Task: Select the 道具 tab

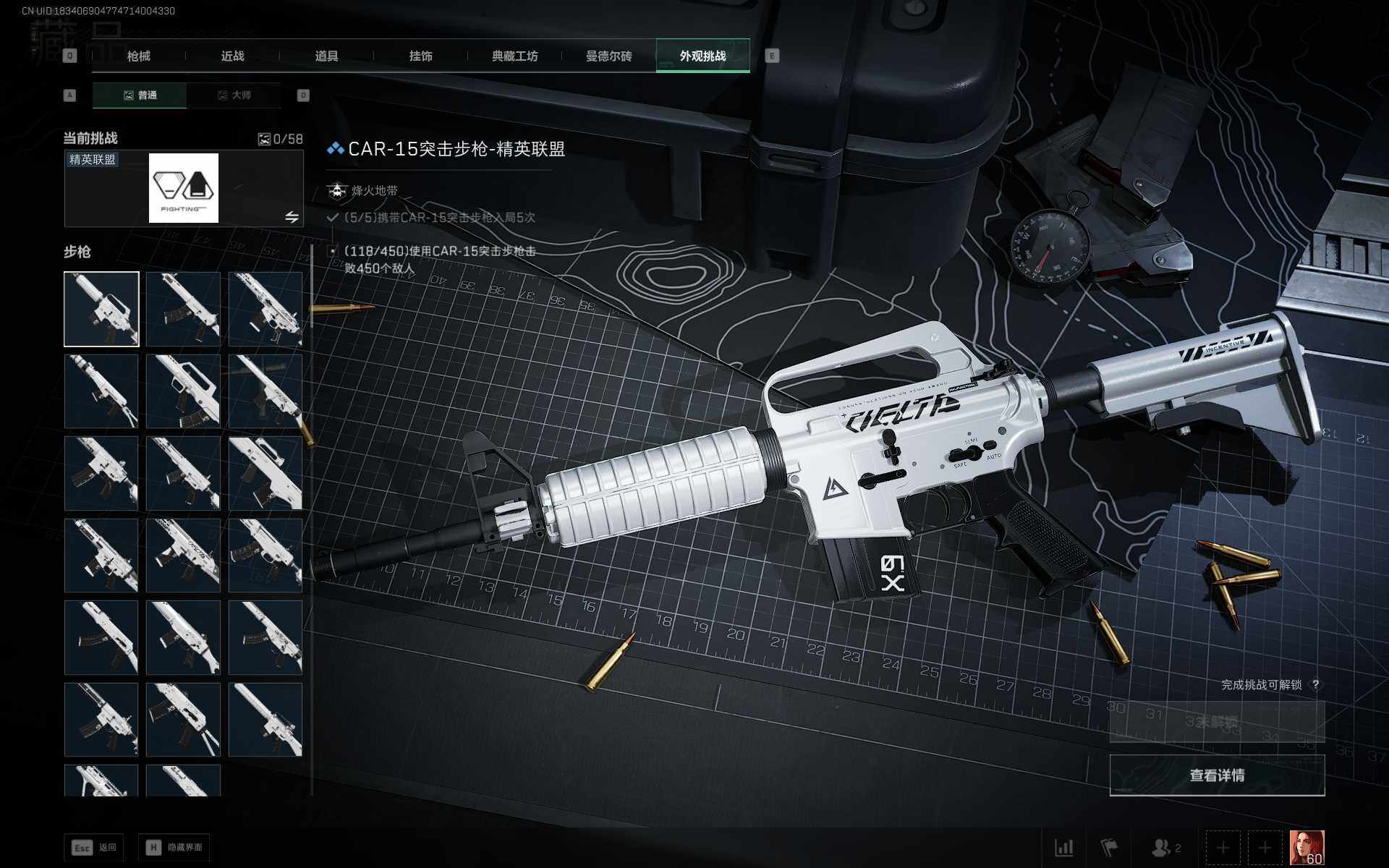Action: [326, 56]
